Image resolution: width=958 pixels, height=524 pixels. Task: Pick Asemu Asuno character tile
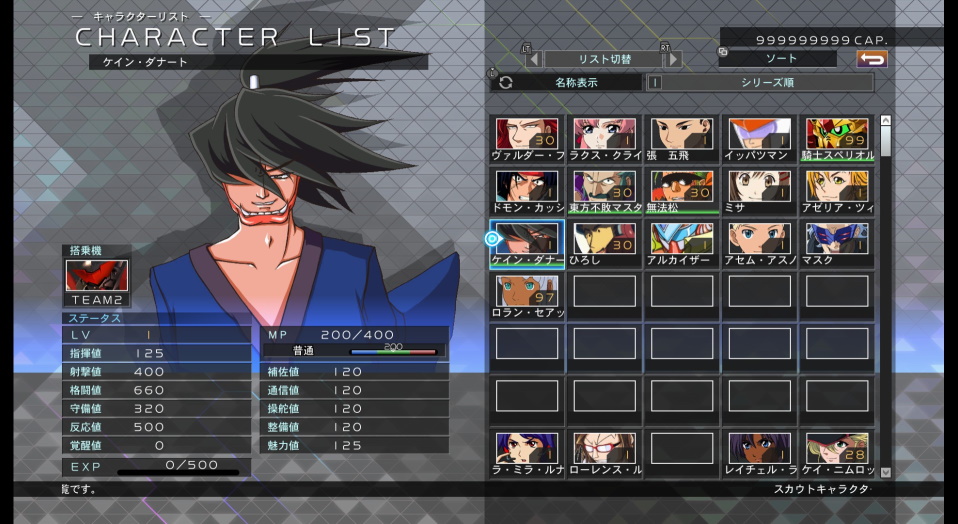(759, 243)
